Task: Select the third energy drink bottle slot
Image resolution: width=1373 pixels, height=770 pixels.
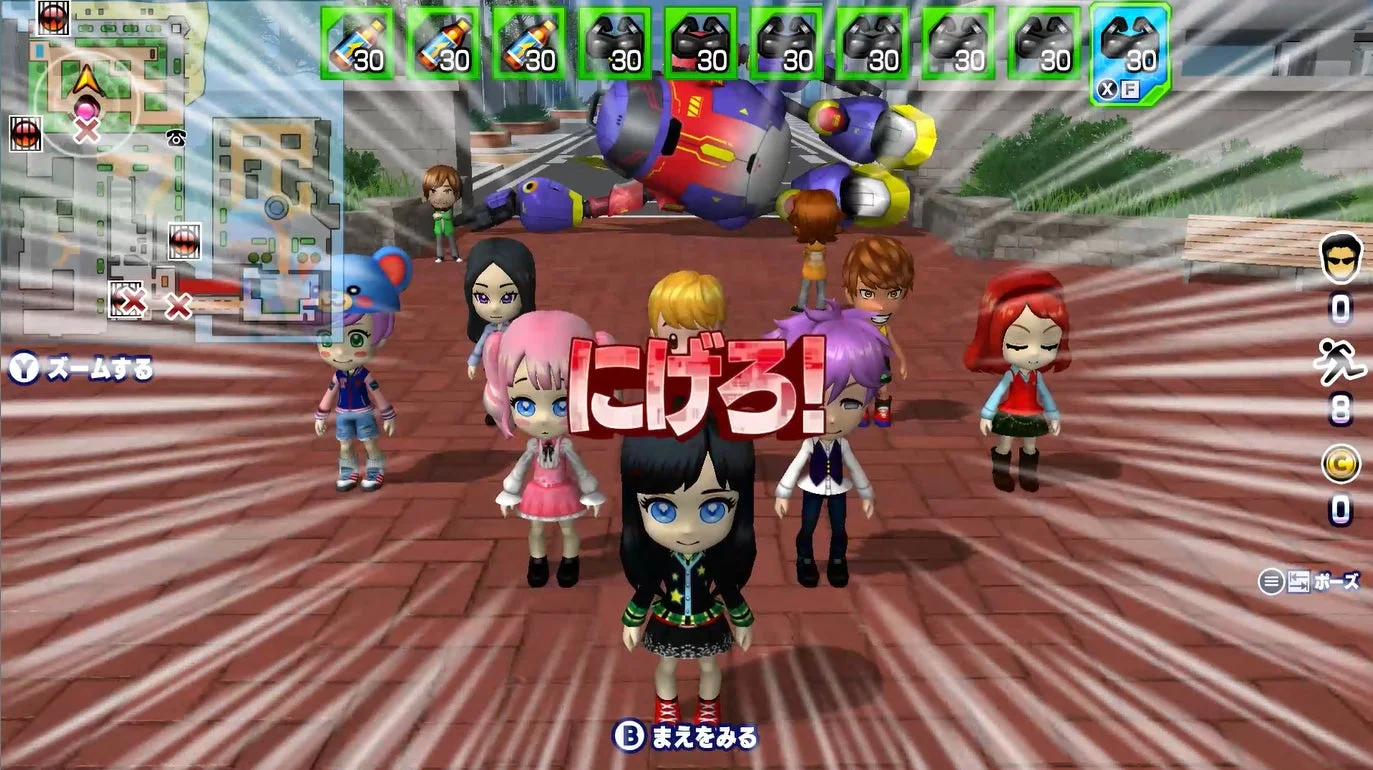Action: 529,44
